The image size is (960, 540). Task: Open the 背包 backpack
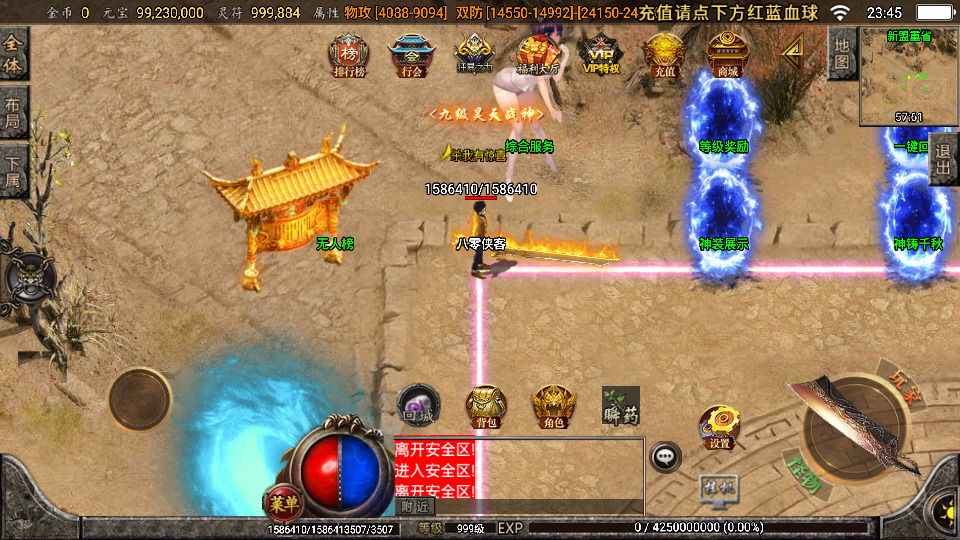(x=486, y=404)
